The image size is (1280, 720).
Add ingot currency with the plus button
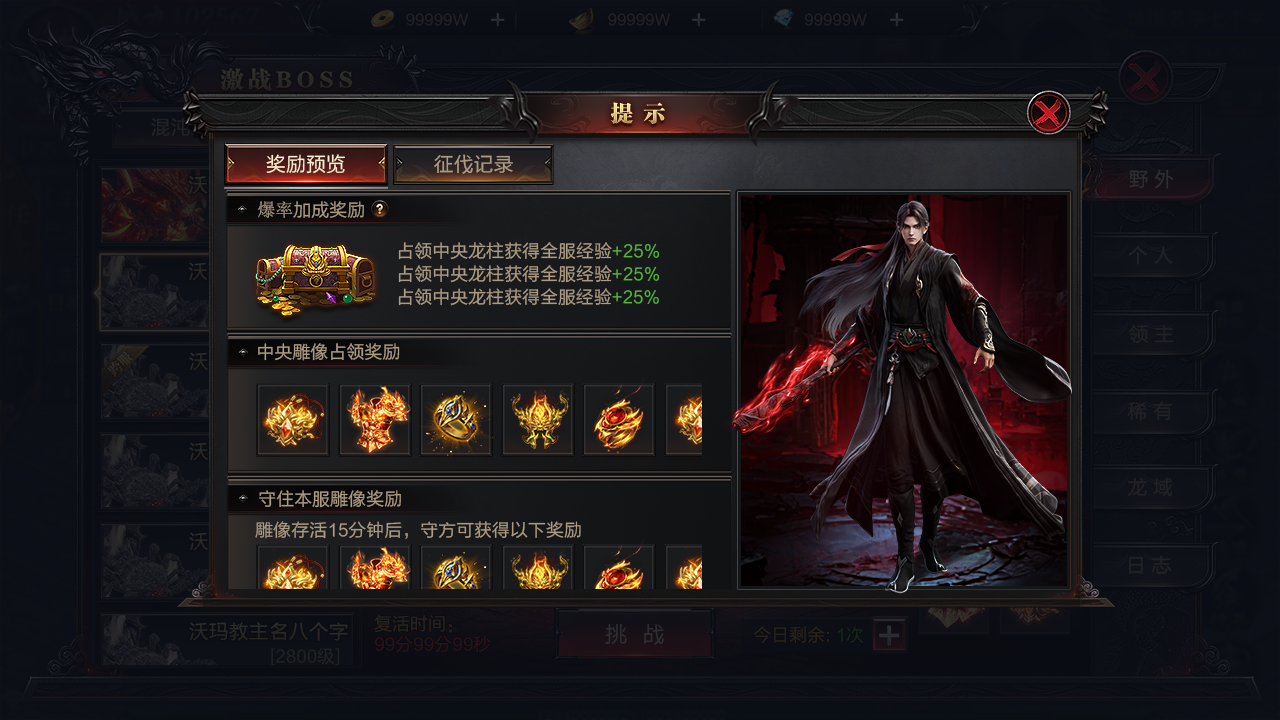698,20
